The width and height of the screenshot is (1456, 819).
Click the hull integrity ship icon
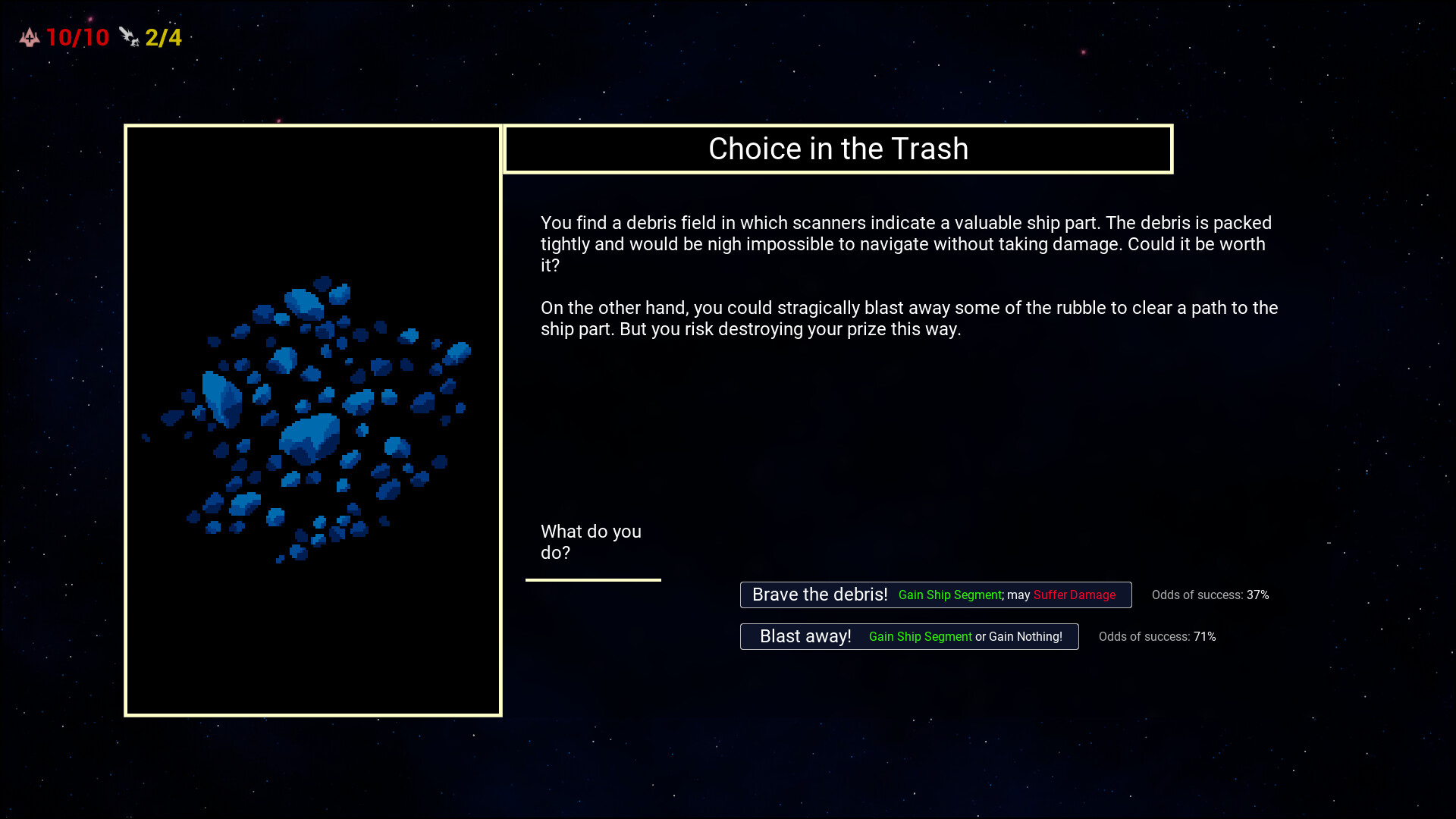29,36
